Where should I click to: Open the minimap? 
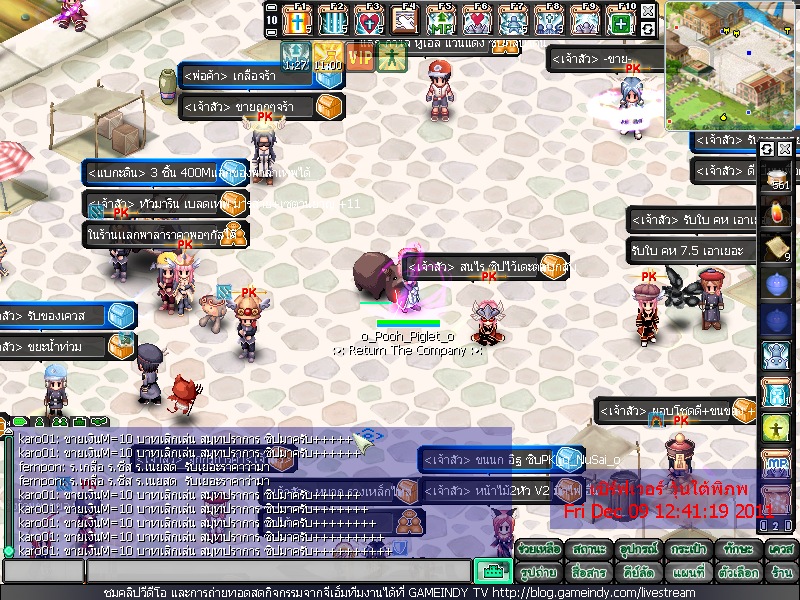(x=731, y=65)
